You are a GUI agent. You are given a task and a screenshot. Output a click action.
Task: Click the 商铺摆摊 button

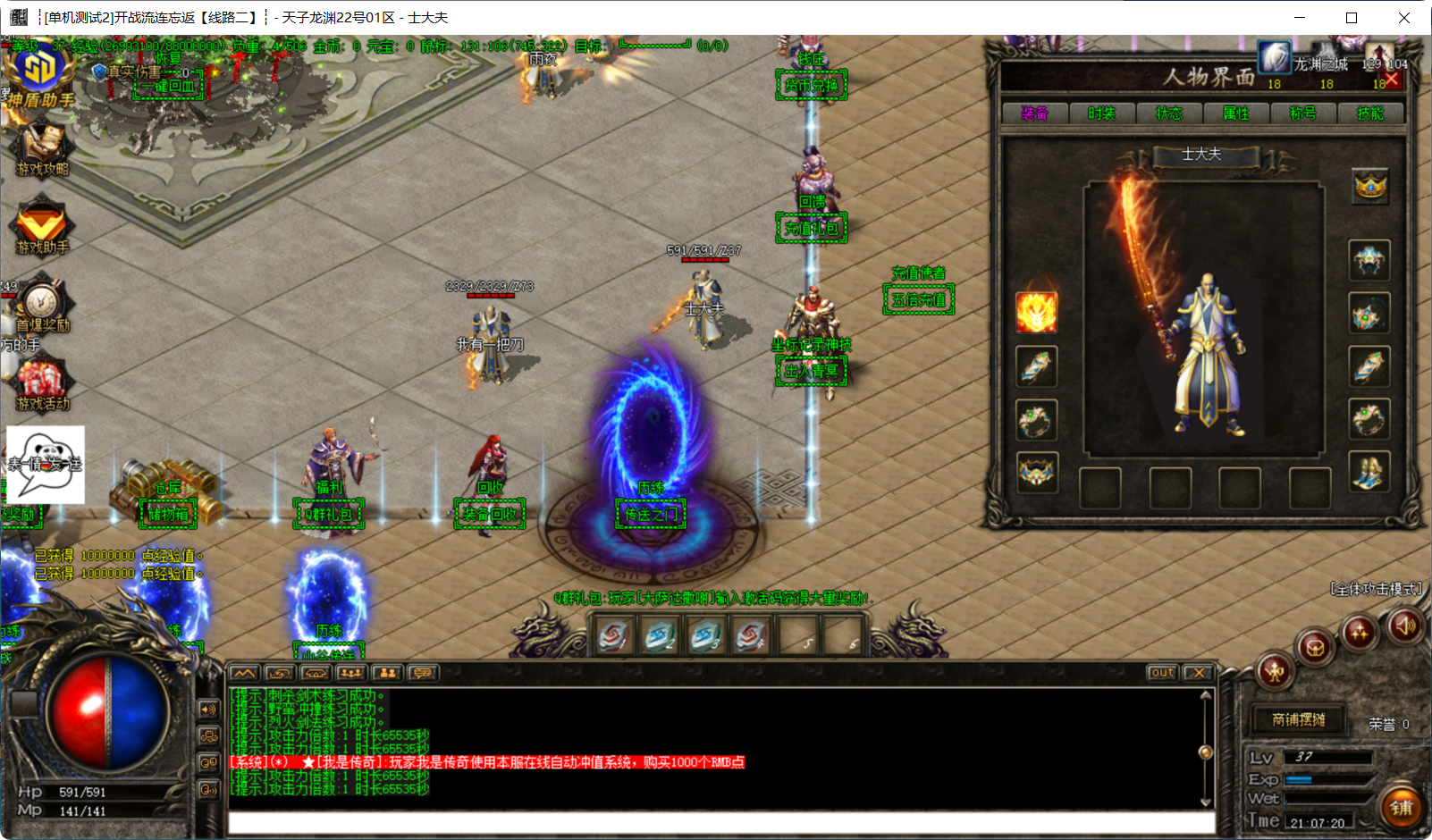1298,719
